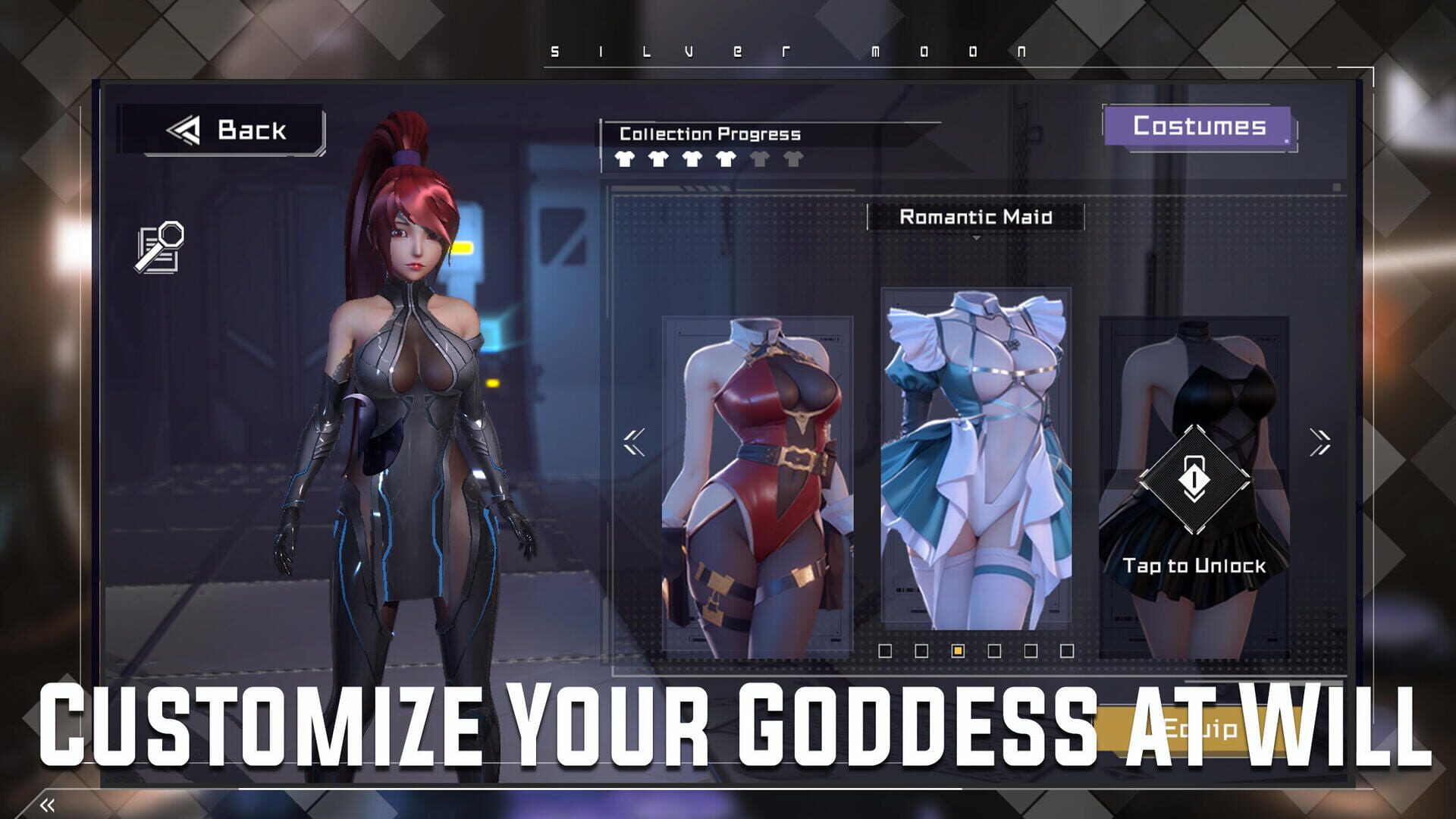Switch to the Costumes tab
The image size is (1456, 819).
click(x=1200, y=127)
